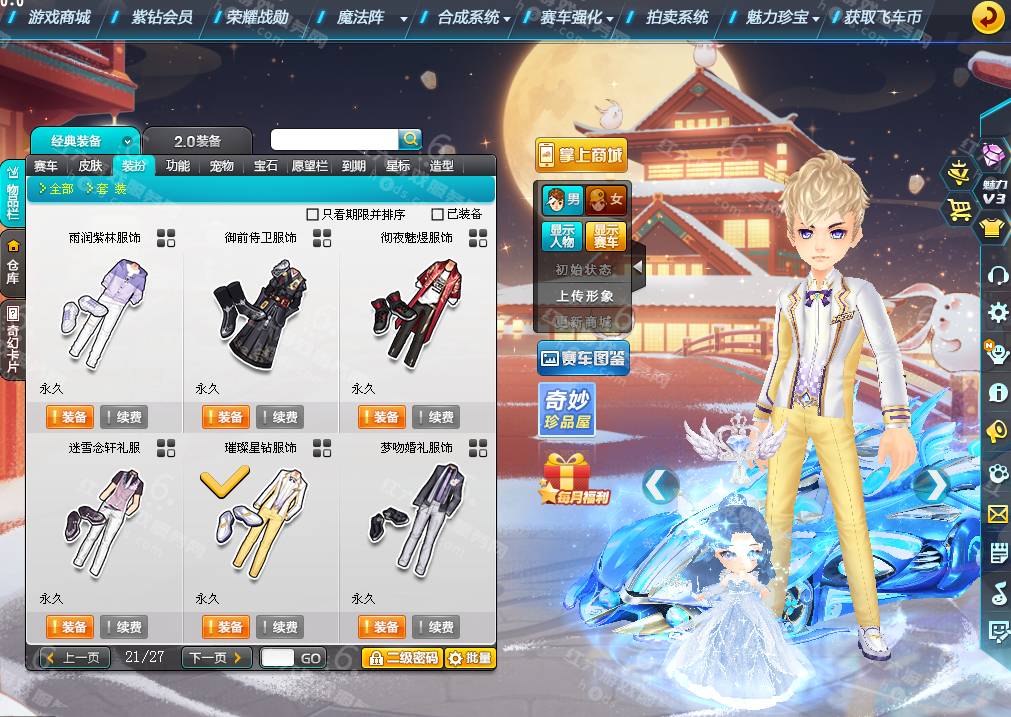This screenshot has width=1011, height=717.
Task: Open the 拍卖系统 auction menu
Action: click(x=677, y=17)
